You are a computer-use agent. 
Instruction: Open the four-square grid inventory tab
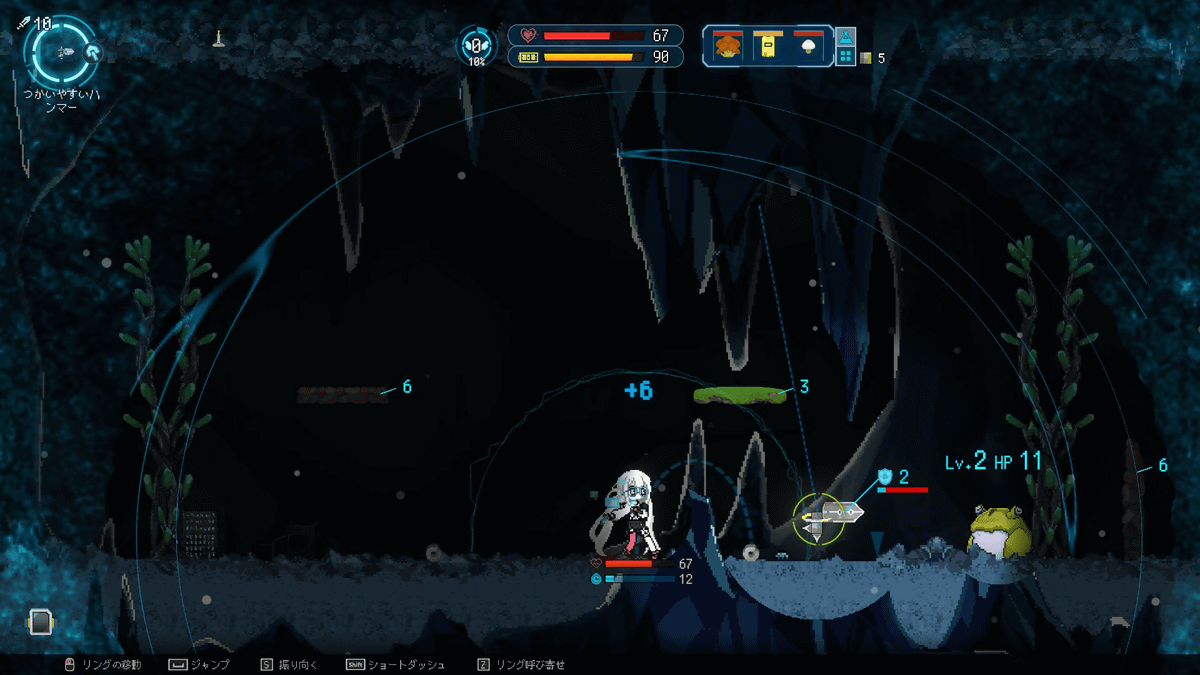(845, 58)
